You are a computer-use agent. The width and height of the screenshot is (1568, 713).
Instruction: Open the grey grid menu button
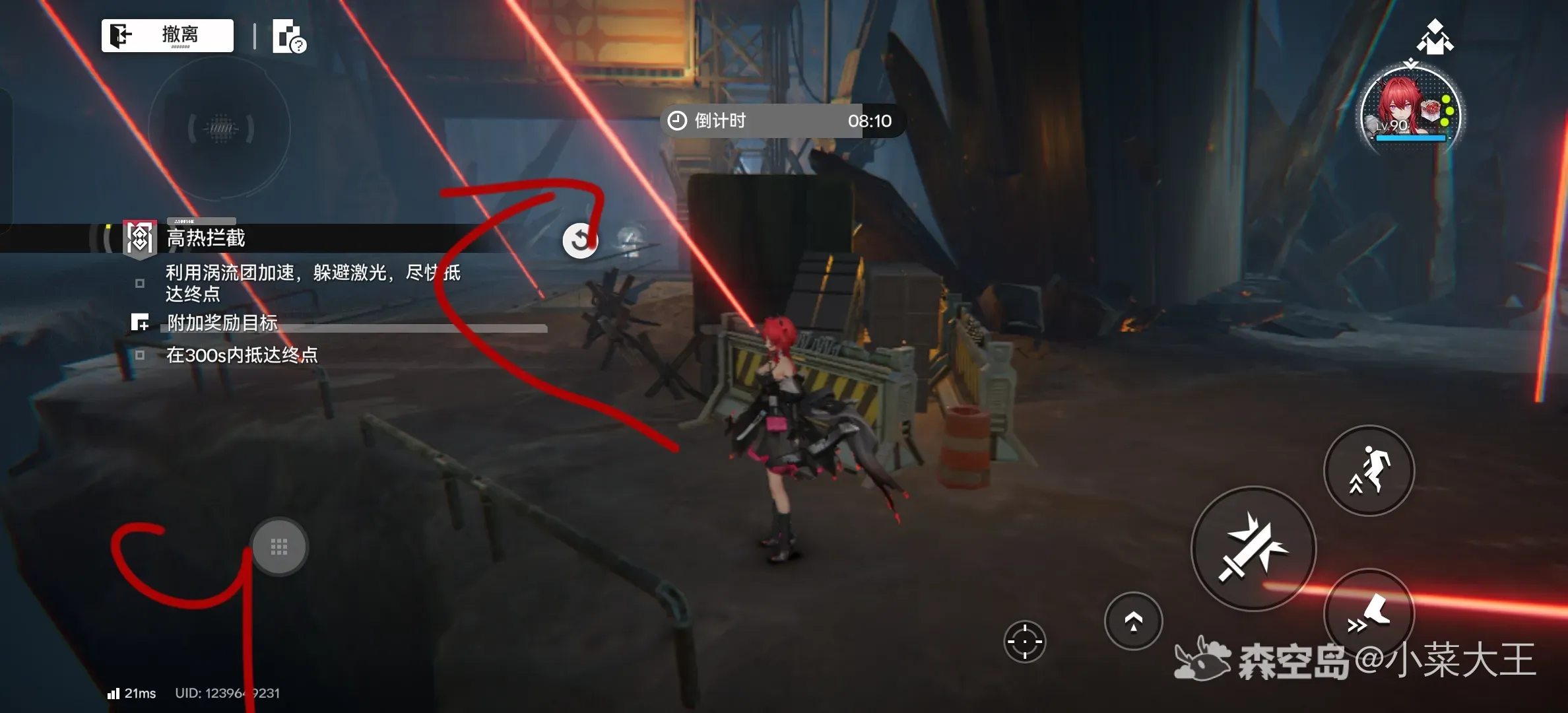pos(279,547)
